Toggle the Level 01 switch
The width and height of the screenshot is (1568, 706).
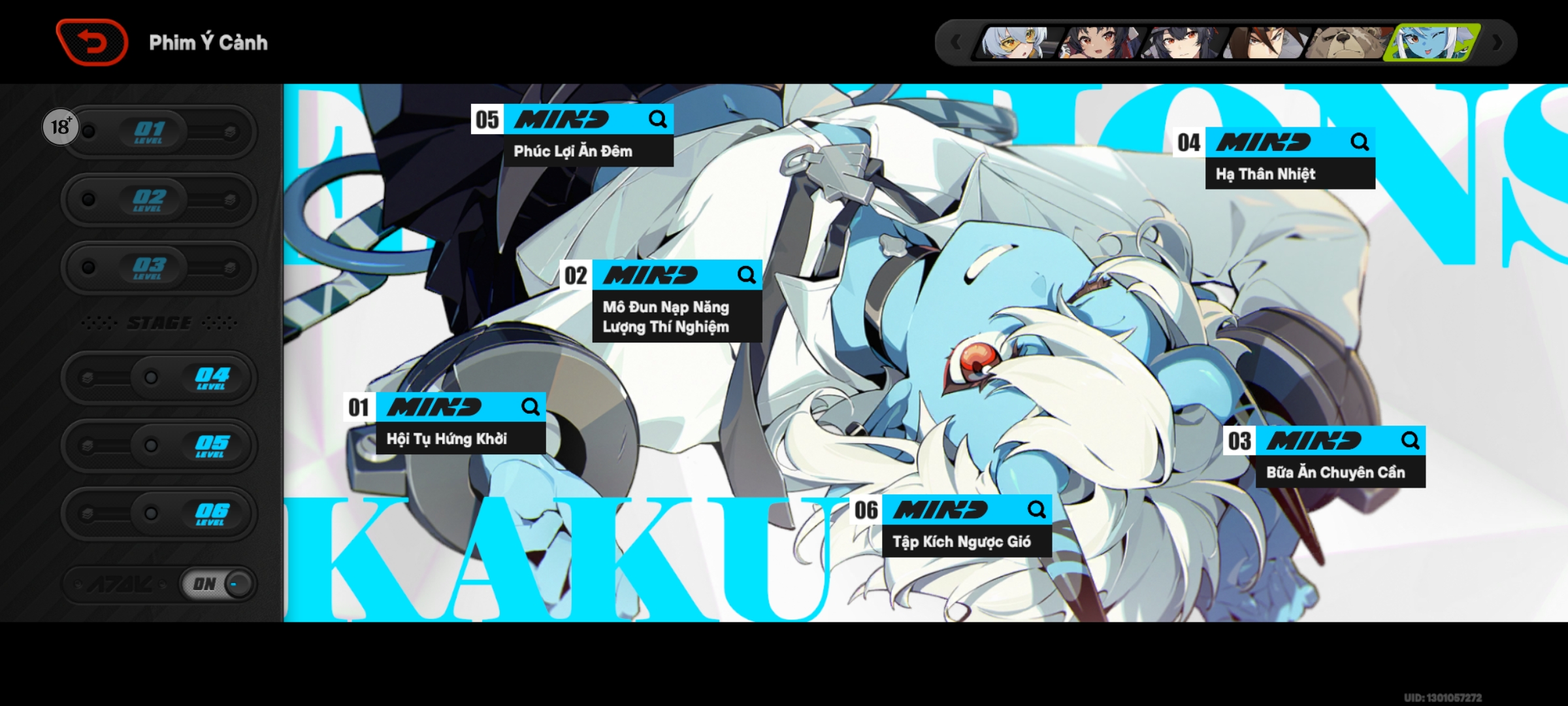(158, 131)
